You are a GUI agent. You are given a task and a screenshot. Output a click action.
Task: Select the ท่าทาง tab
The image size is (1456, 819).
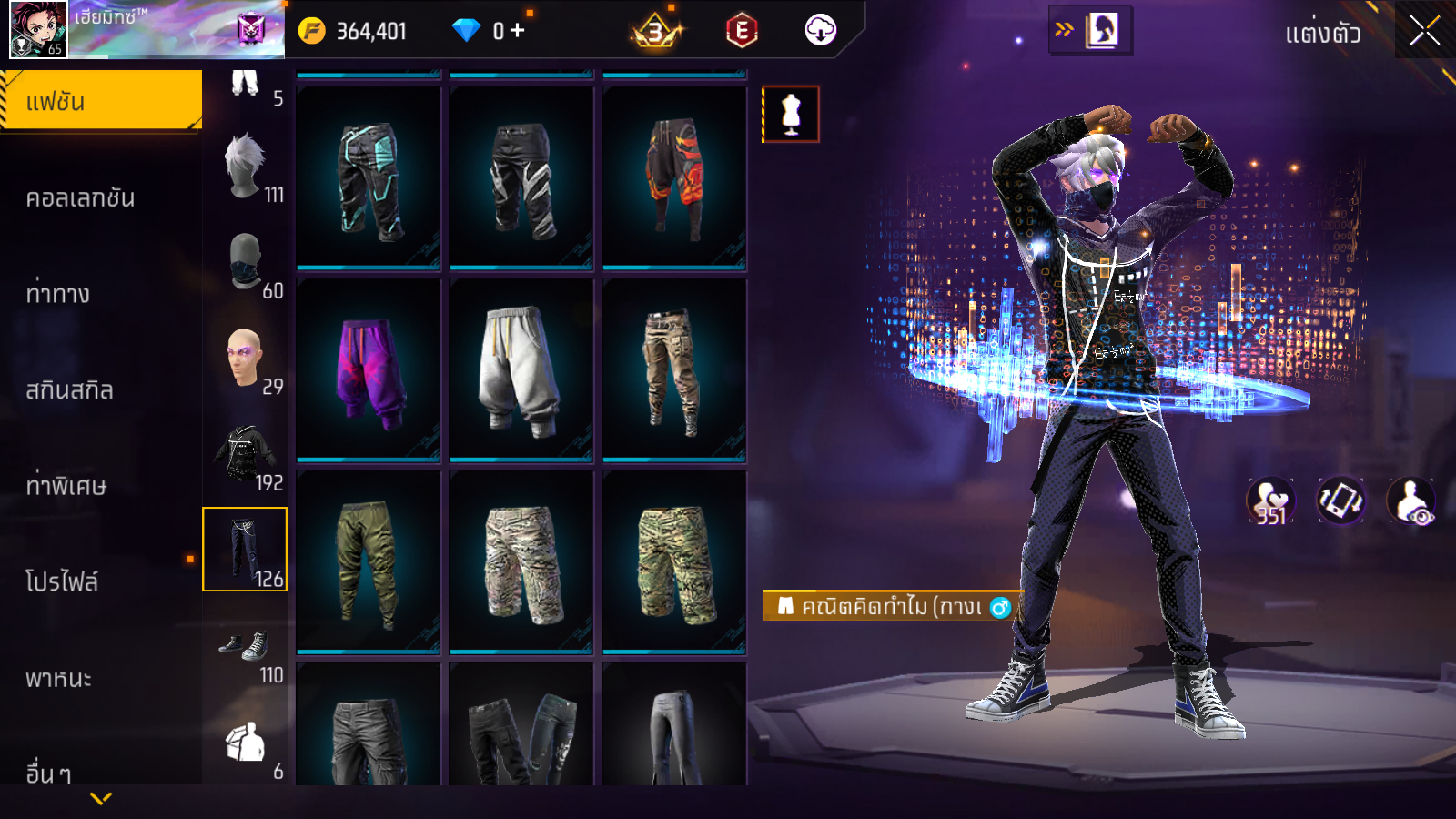point(58,294)
